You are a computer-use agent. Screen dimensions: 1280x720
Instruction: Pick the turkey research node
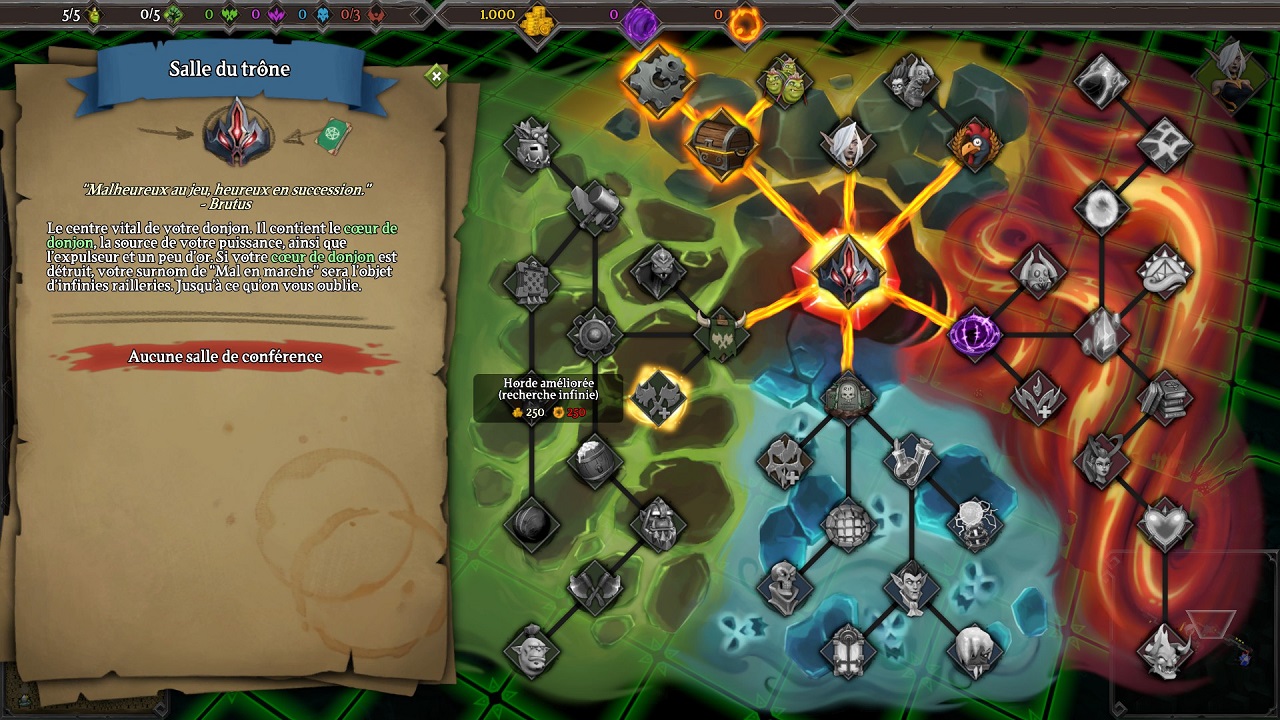coord(976,146)
